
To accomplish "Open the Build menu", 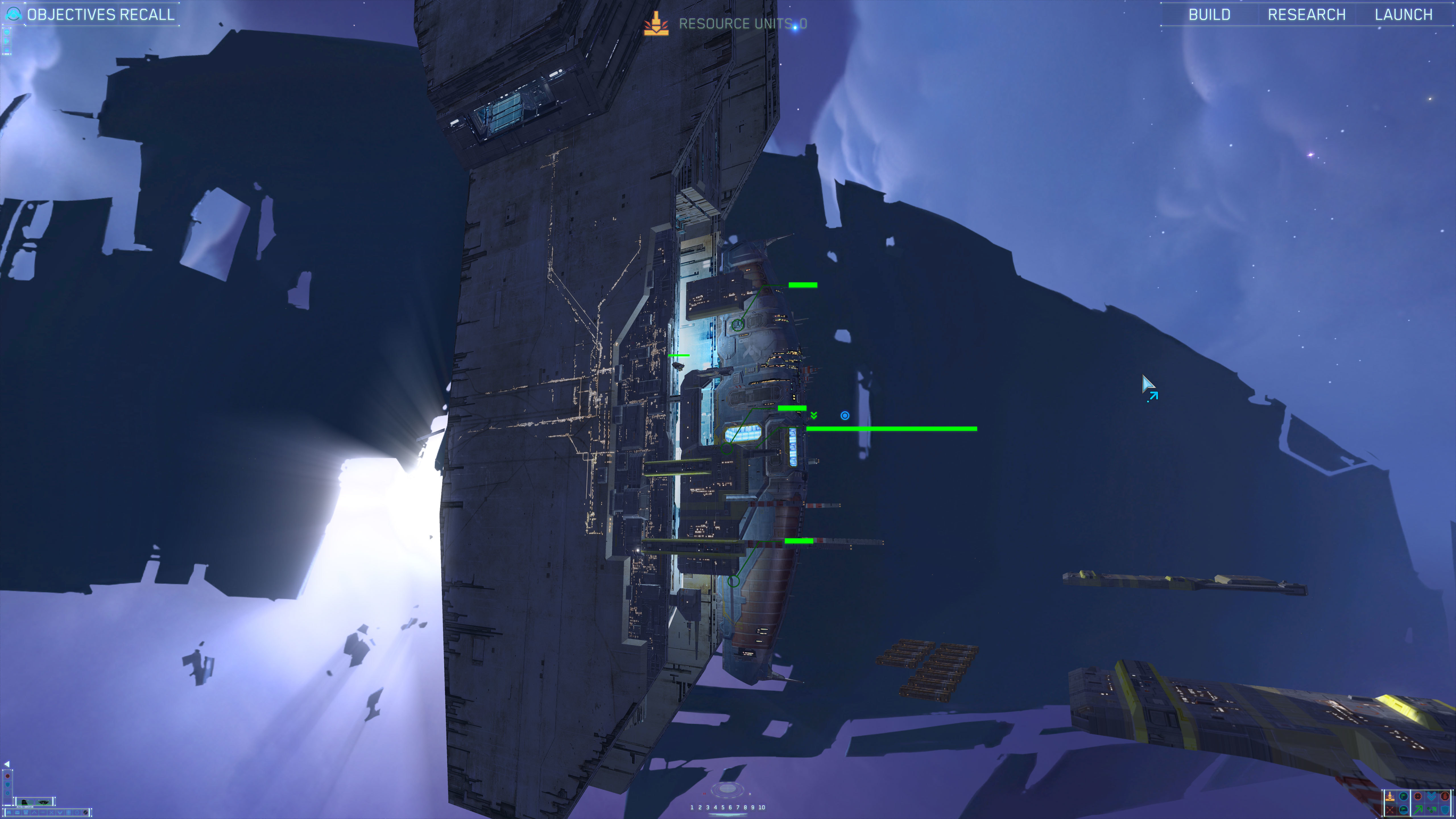I will pos(1209,14).
